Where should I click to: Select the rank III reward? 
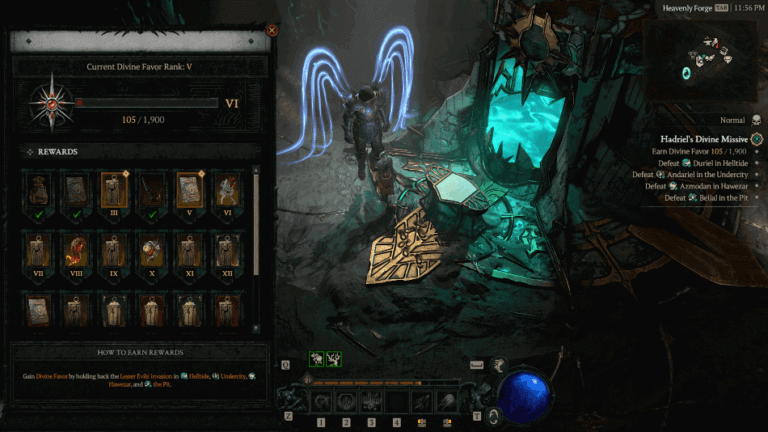(x=112, y=189)
